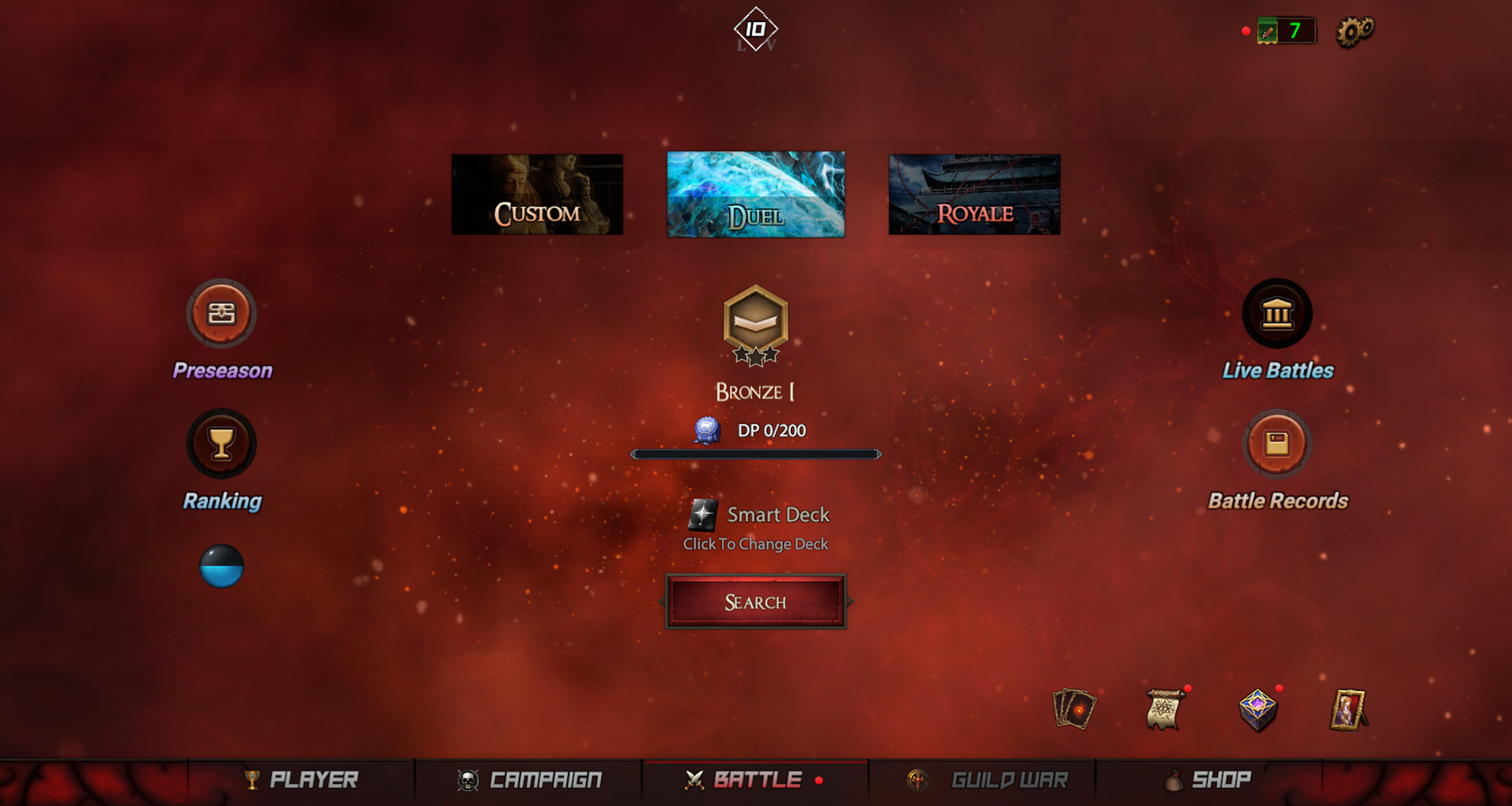Click the DP 0/200 progress bar
The height and width of the screenshot is (806, 1512).
754,453
